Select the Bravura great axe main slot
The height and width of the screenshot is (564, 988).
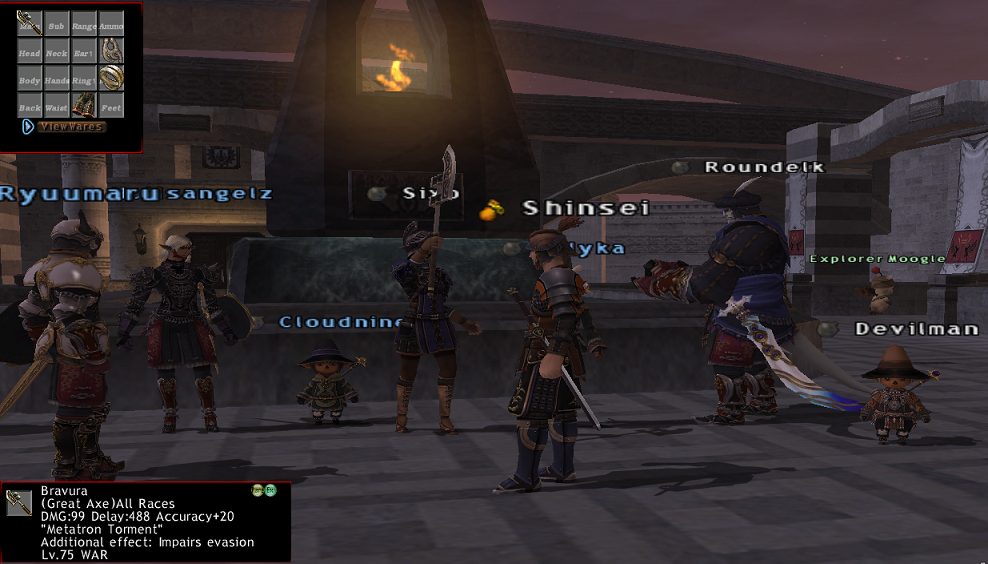click(29, 23)
